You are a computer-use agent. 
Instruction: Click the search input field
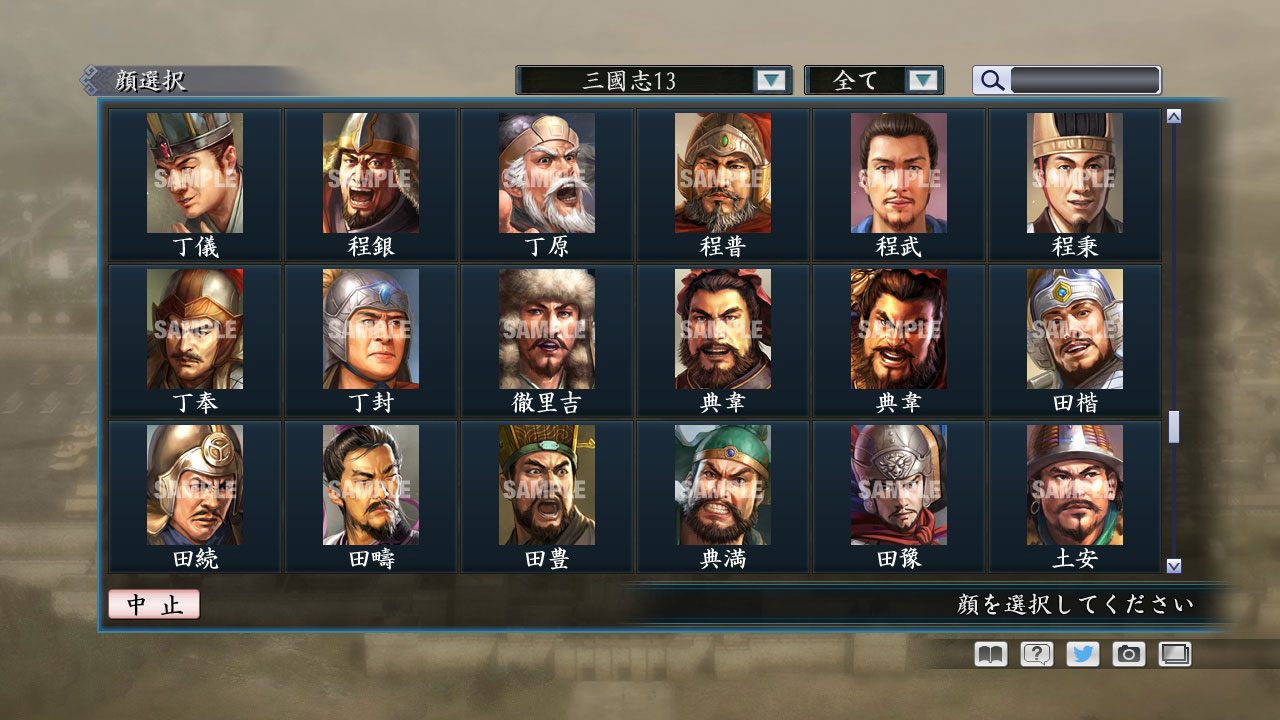click(1085, 80)
